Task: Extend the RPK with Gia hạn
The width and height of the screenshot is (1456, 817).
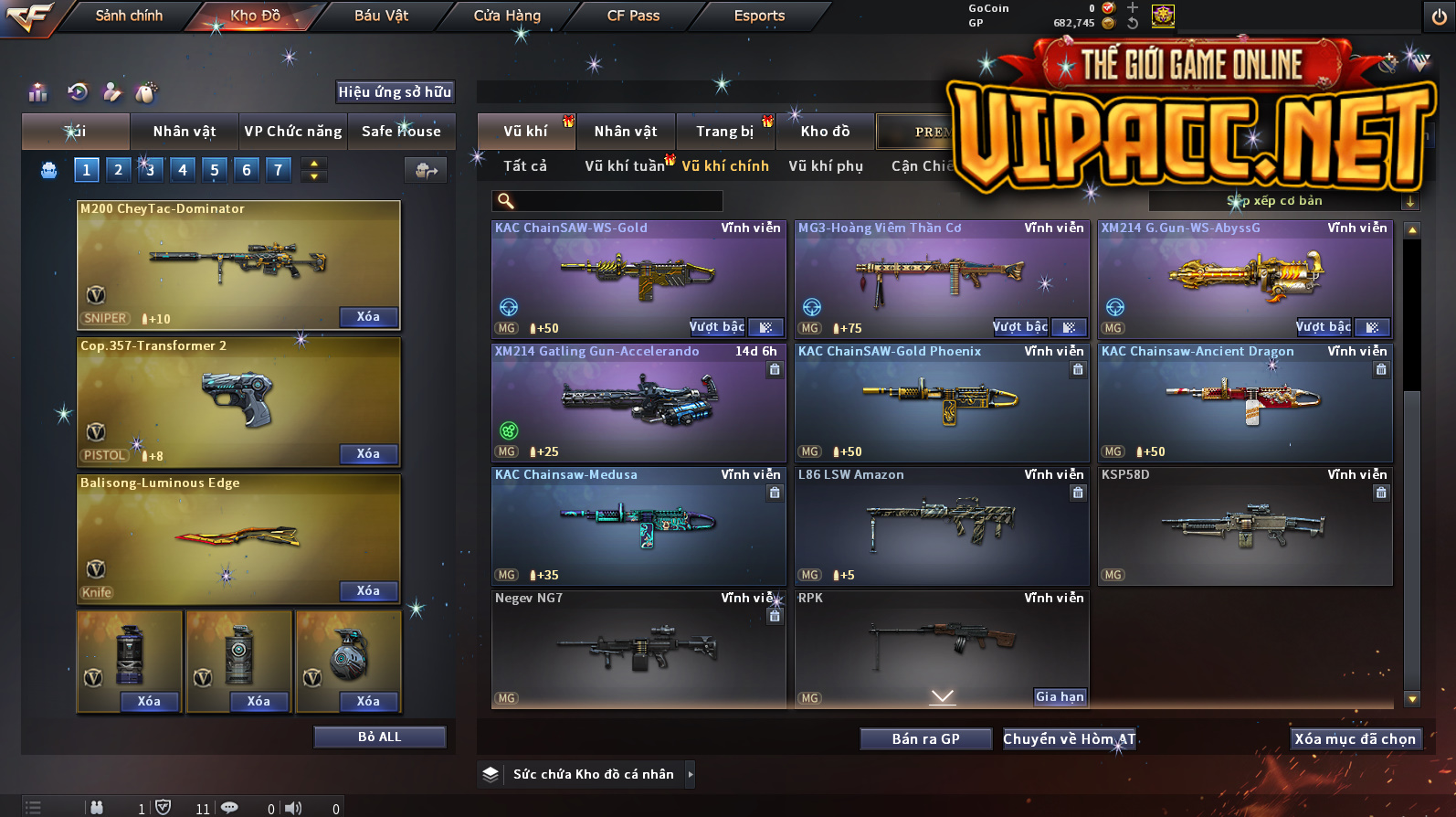Action: [x=1060, y=696]
